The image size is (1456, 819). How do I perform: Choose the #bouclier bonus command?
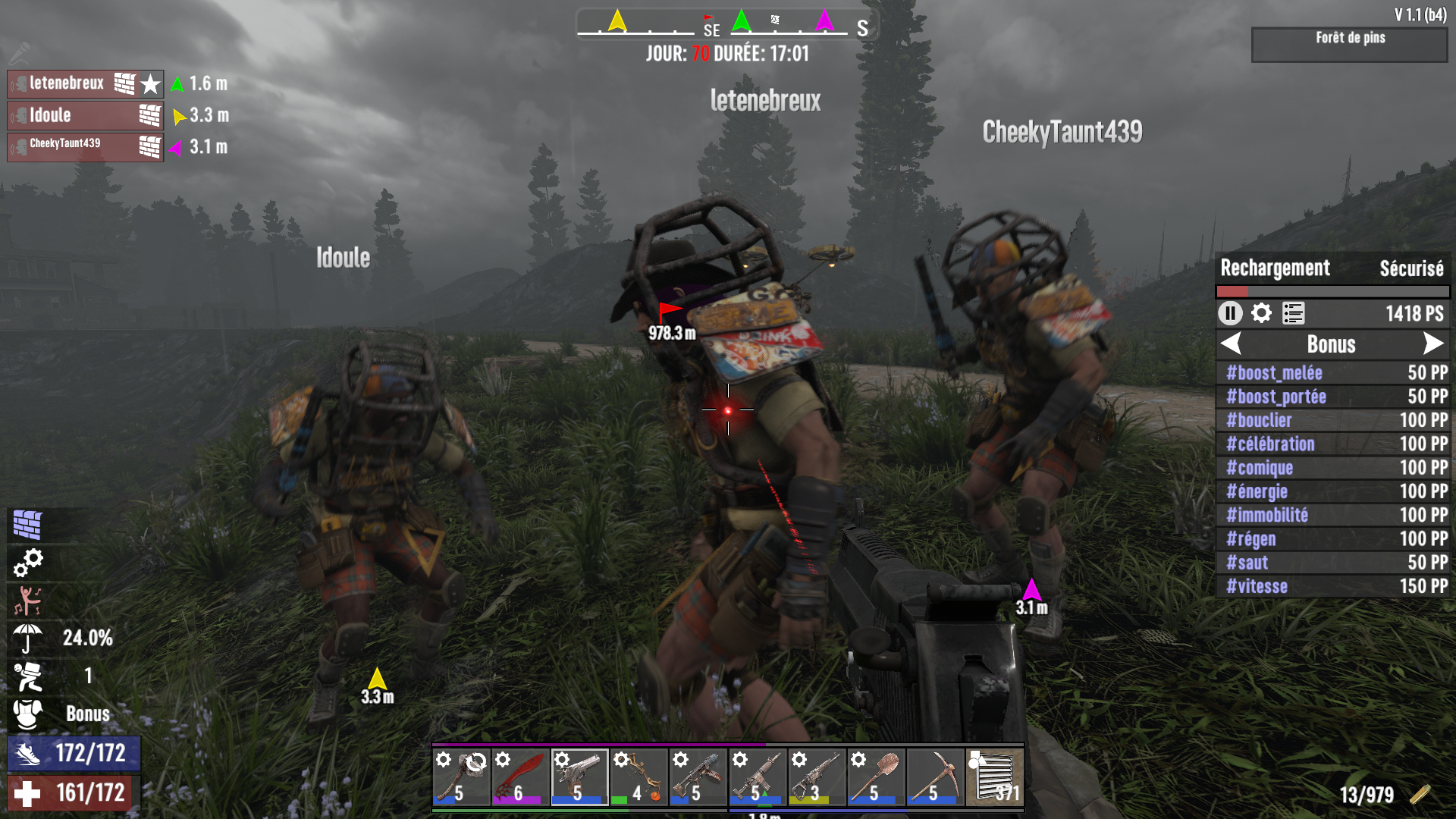(x=1333, y=420)
